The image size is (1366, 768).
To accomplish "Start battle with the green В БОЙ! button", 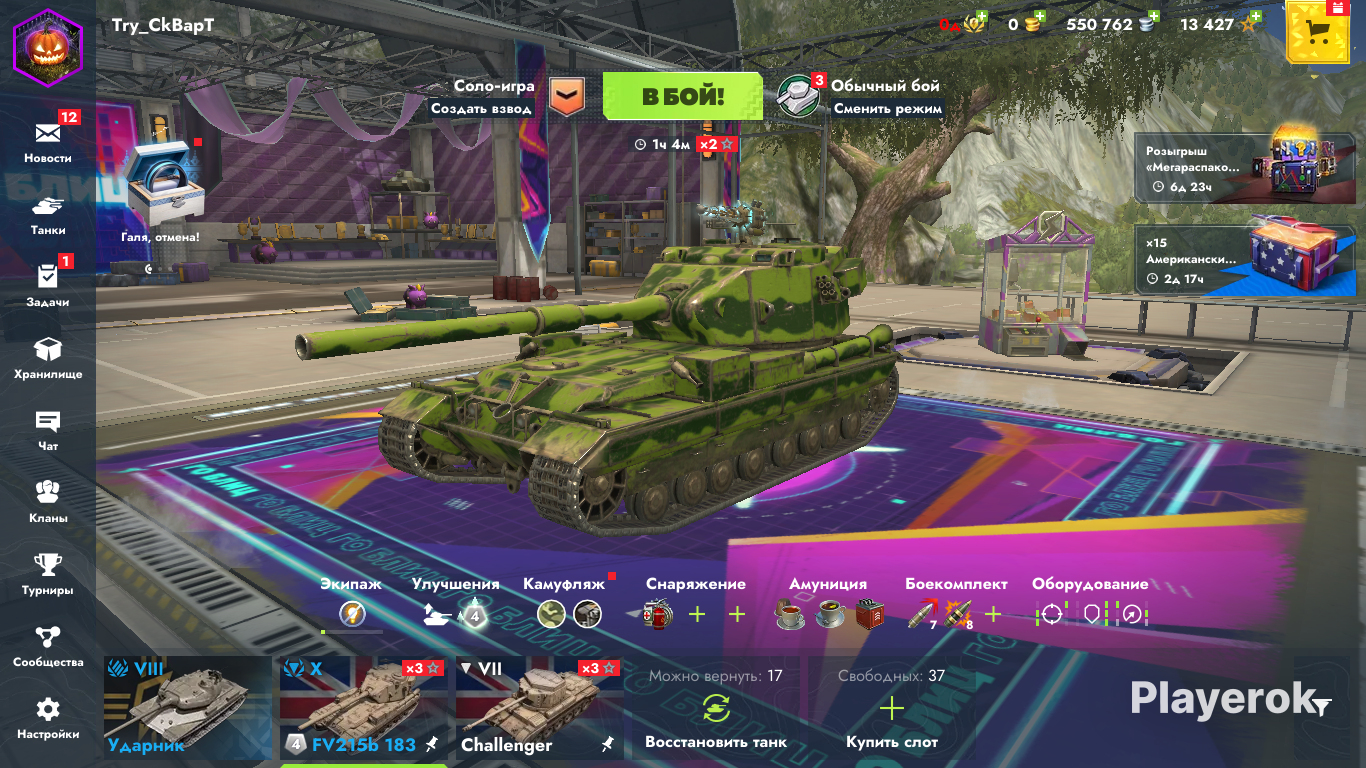I will click(683, 96).
